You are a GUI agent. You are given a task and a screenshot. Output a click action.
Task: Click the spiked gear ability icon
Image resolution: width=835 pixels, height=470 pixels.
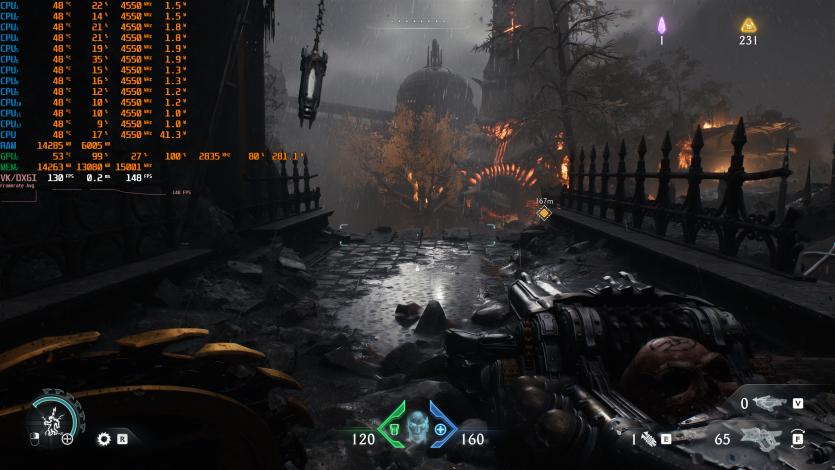pyautogui.click(x=103, y=438)
